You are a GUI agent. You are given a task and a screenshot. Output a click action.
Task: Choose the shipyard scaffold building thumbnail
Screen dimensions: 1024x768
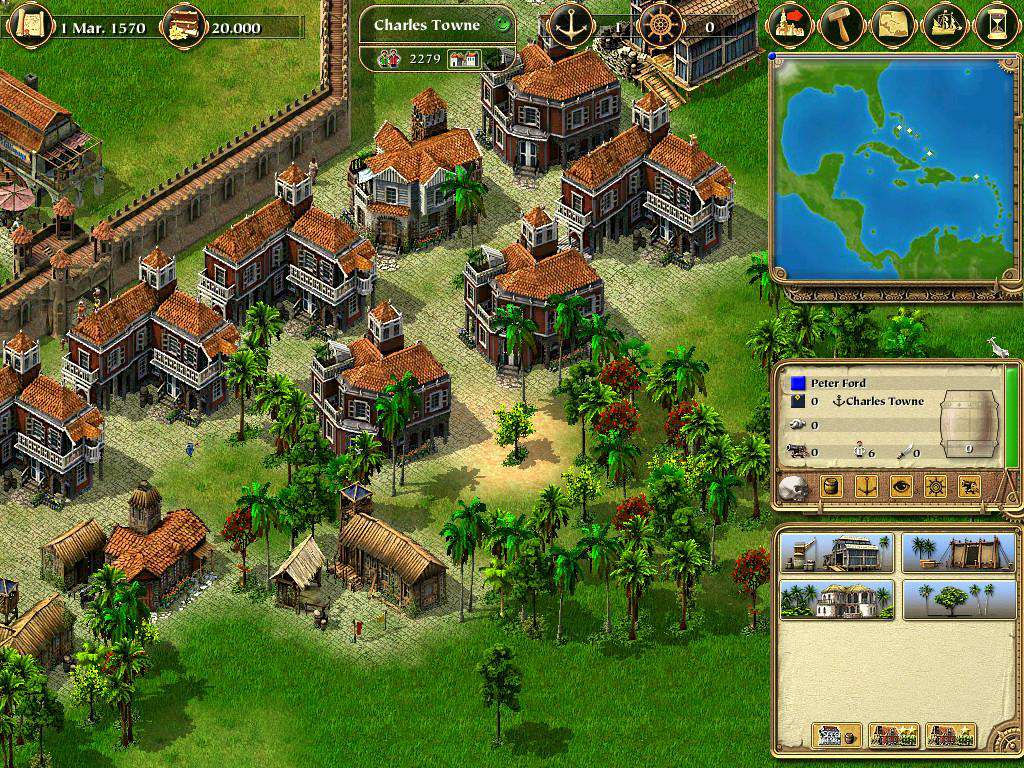tap(950, 552)
